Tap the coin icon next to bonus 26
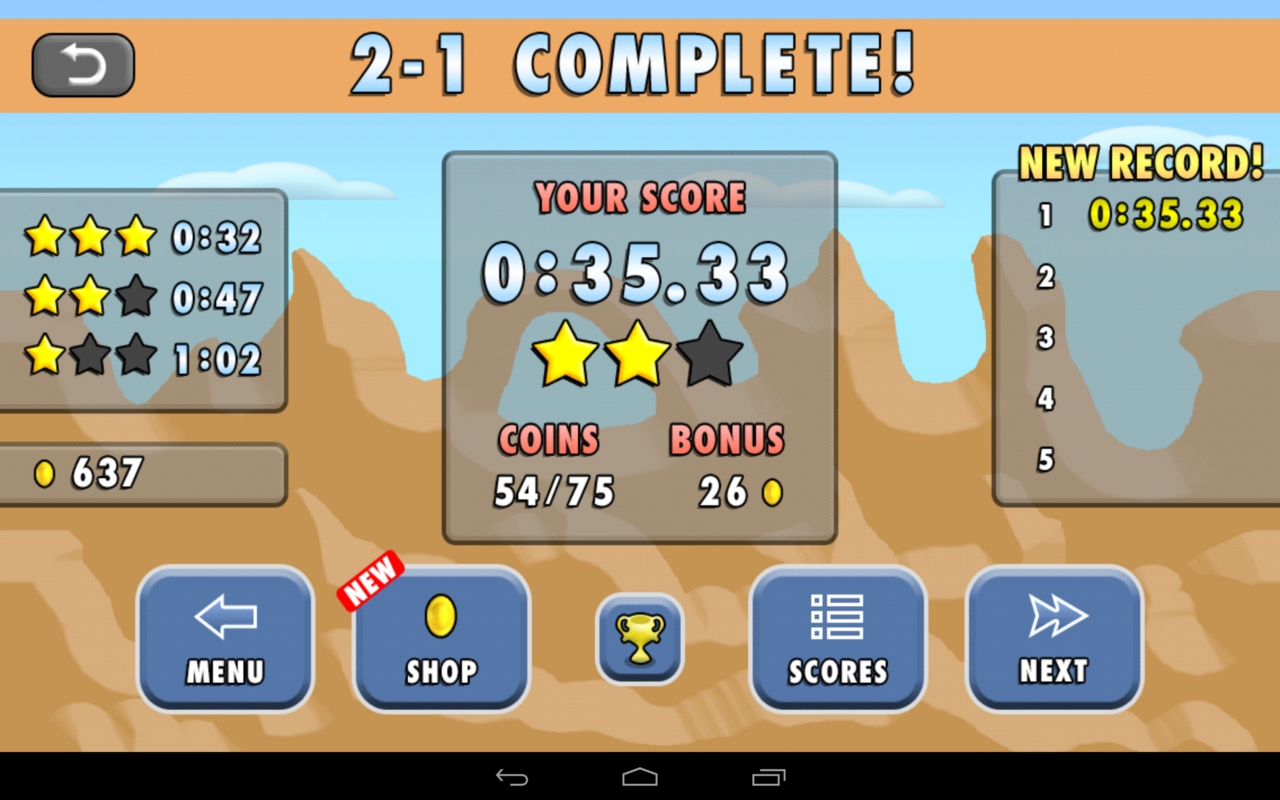The width and height of the screenshot is (1280, 800). (x=771, y=492)
